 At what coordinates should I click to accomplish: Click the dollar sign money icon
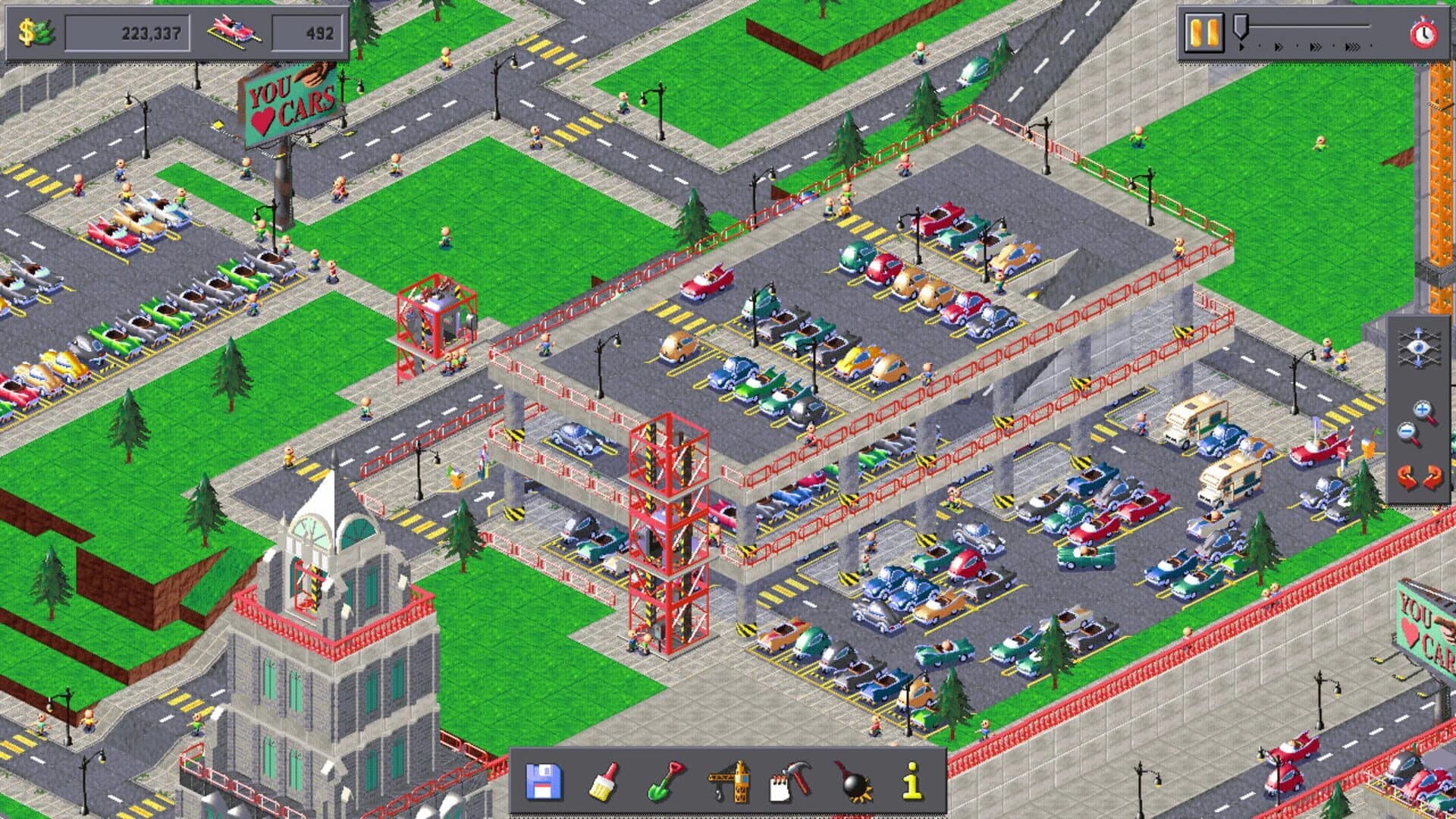pos(29,30)
